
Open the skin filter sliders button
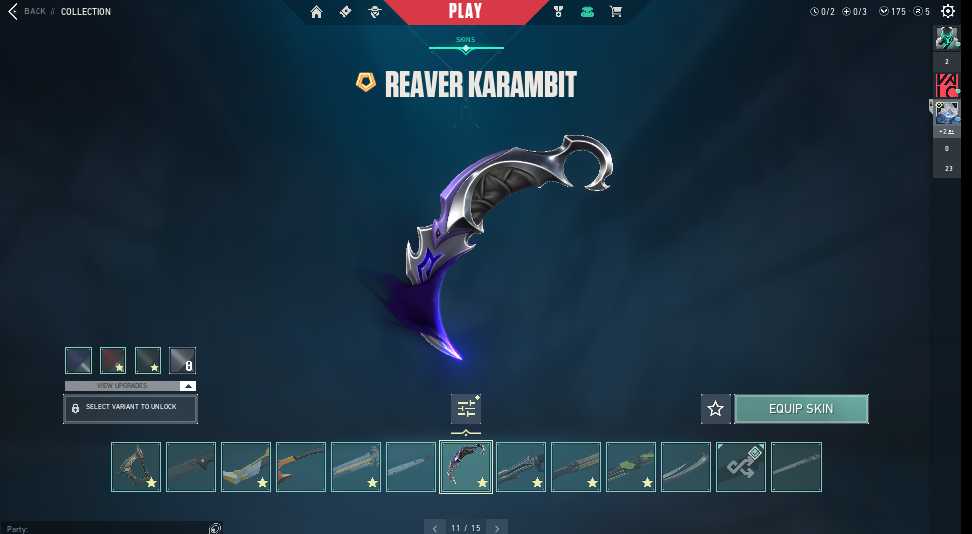(x=466, y=408)
